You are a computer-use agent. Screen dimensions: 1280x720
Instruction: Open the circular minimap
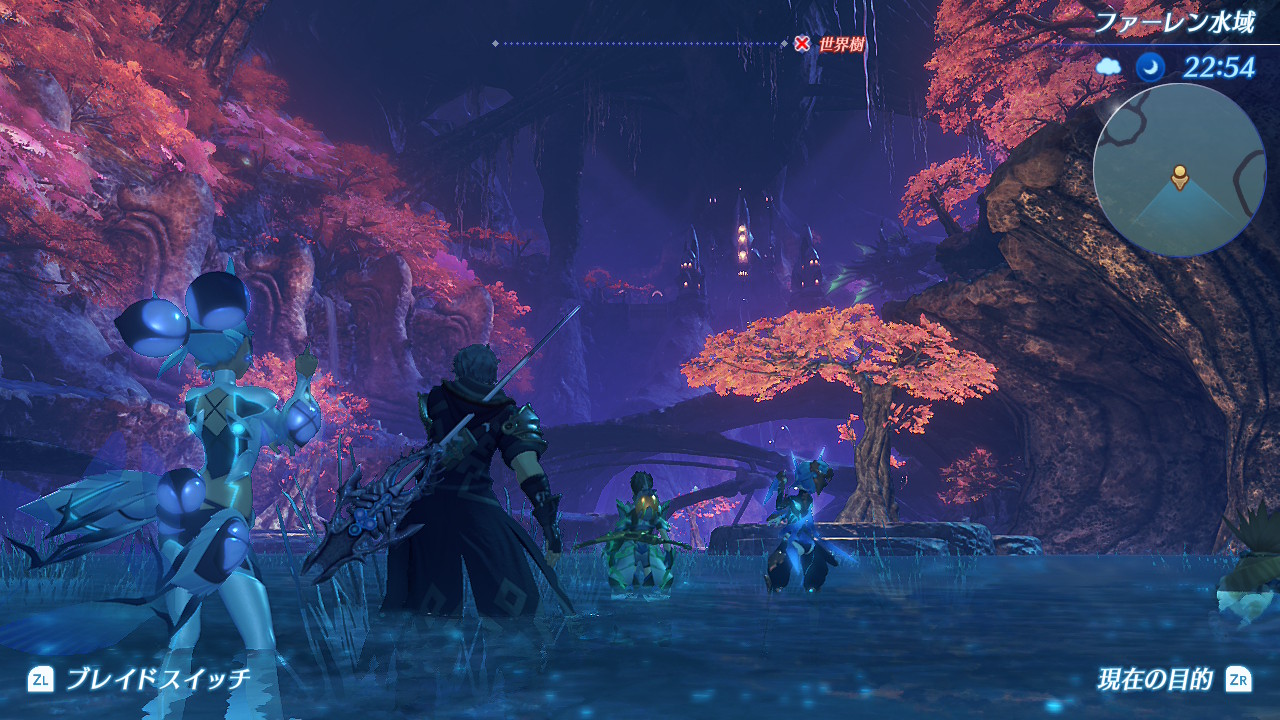tap(1180, 170)
